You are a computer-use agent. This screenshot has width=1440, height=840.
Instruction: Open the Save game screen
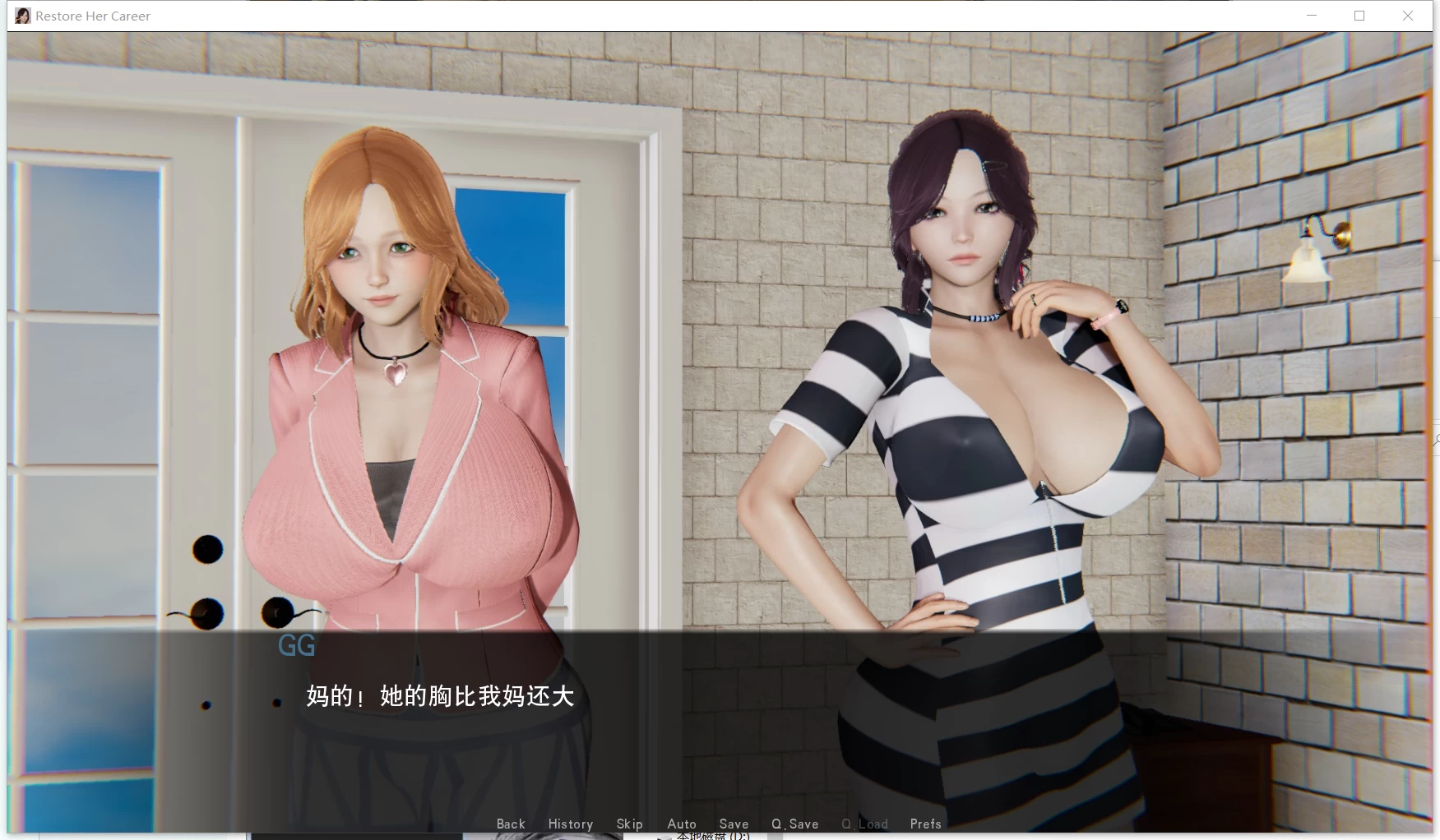coord(734,824)
